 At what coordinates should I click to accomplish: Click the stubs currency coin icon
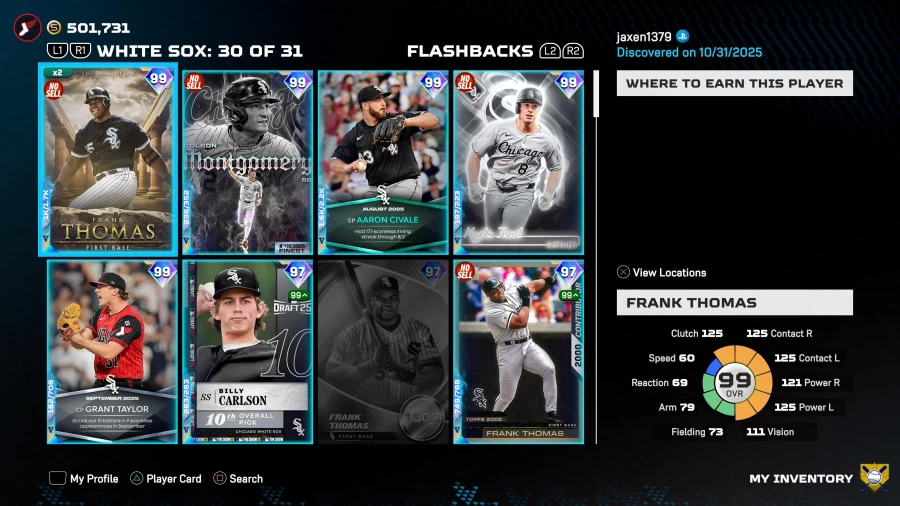[54, 28]
